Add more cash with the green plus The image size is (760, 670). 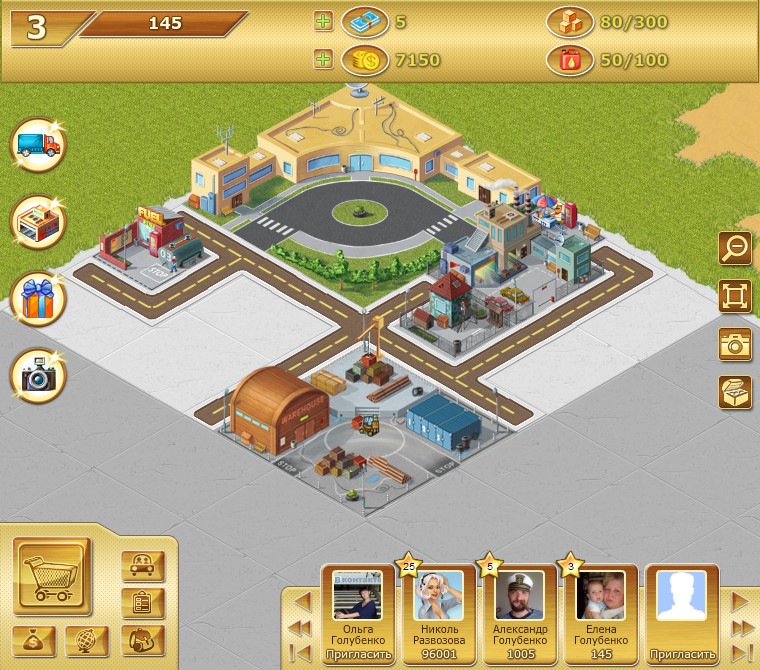click(323, 21)
